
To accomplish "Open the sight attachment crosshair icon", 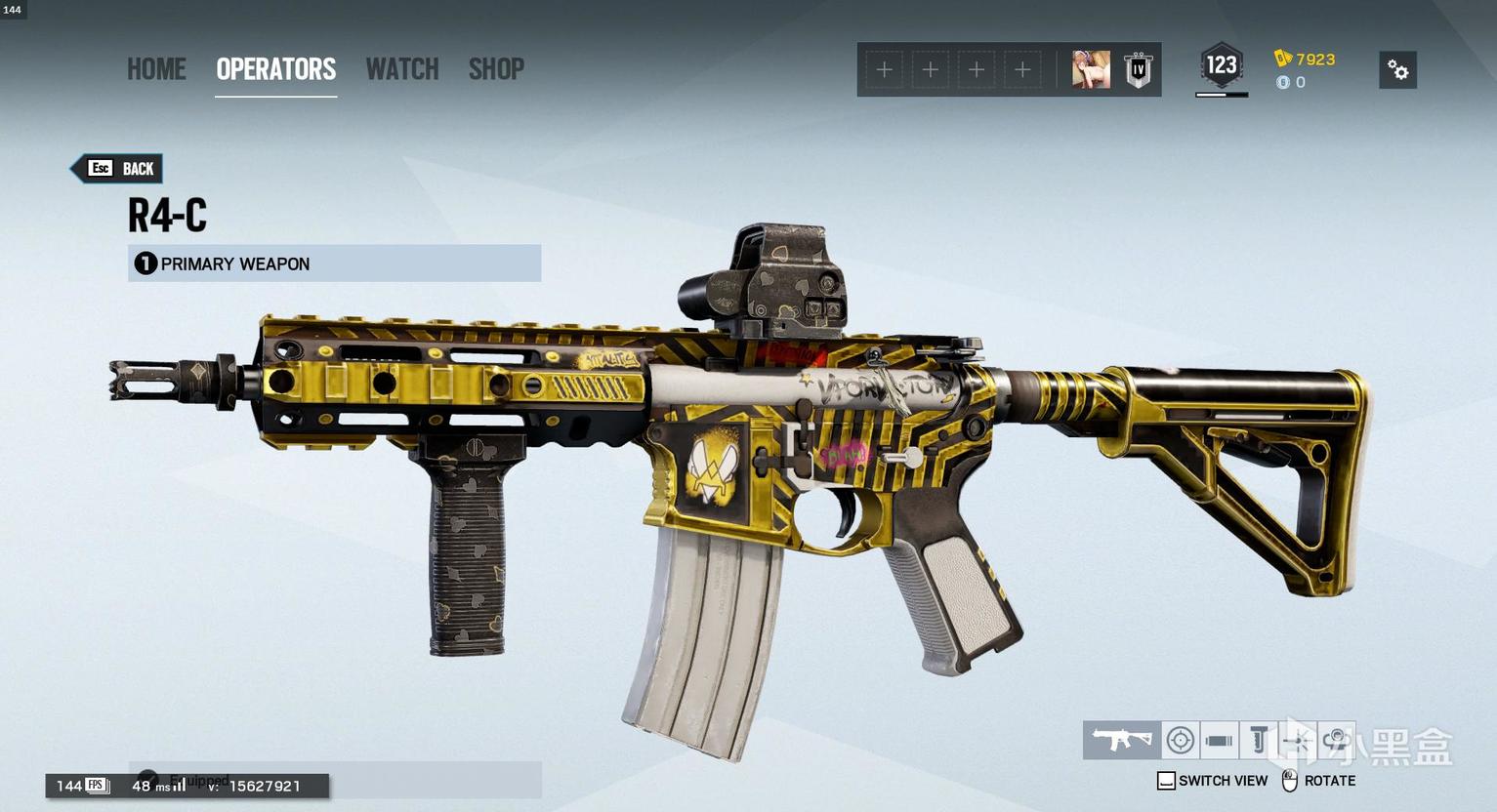I will pos(1180,741).
